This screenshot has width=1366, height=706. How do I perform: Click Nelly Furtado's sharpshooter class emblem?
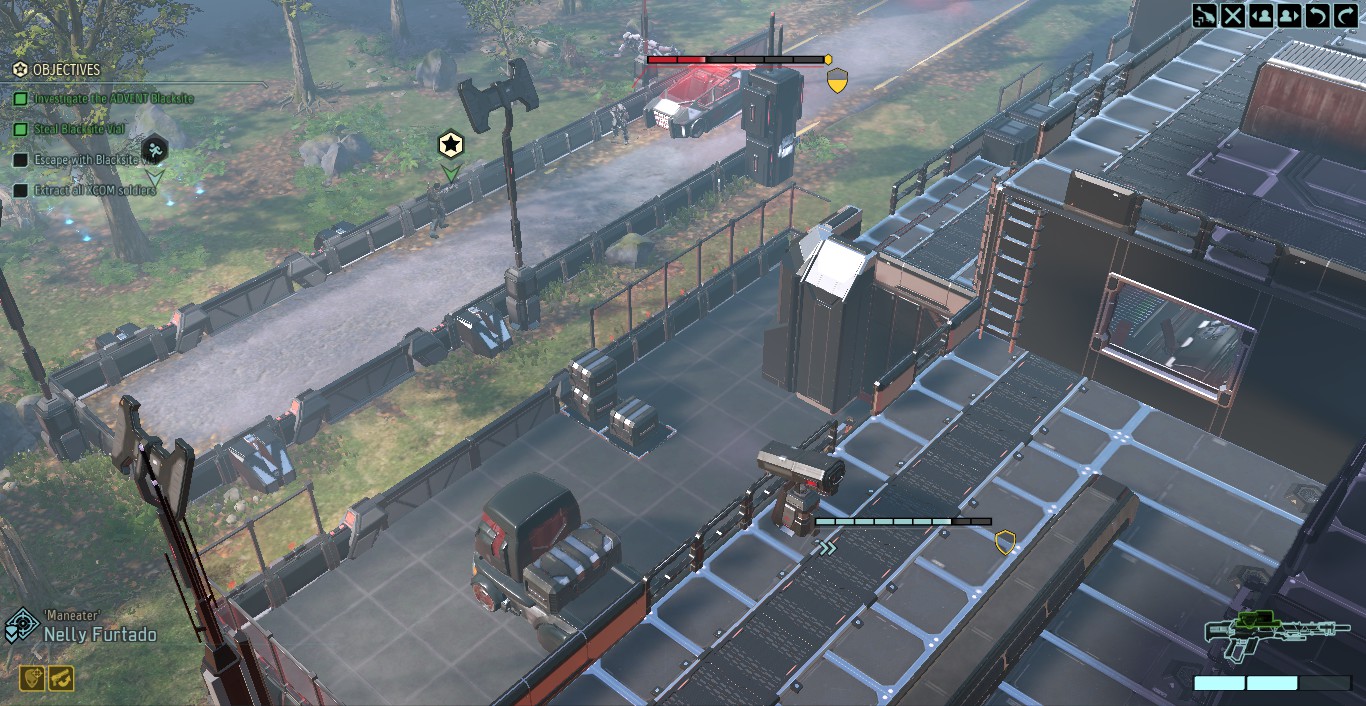coord(21,627)
